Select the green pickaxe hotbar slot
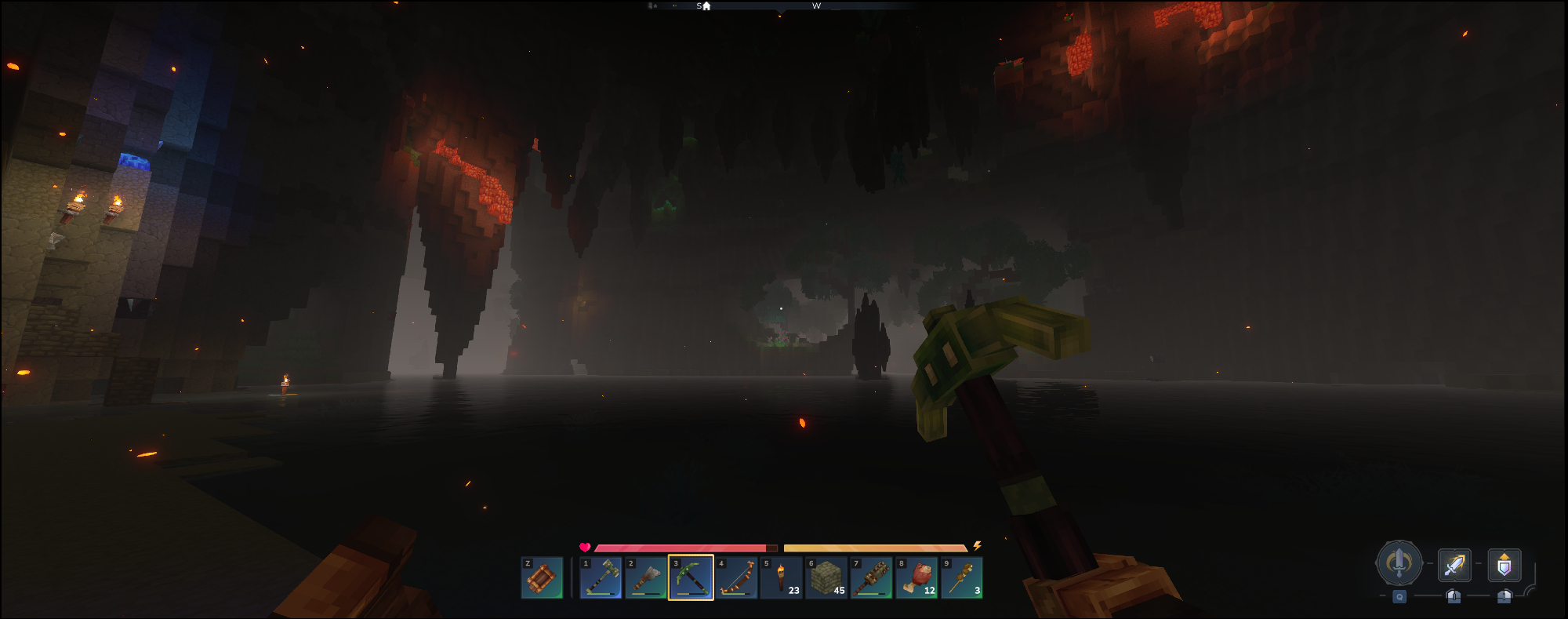The image size is (1568, 619). tap(691, 578)
